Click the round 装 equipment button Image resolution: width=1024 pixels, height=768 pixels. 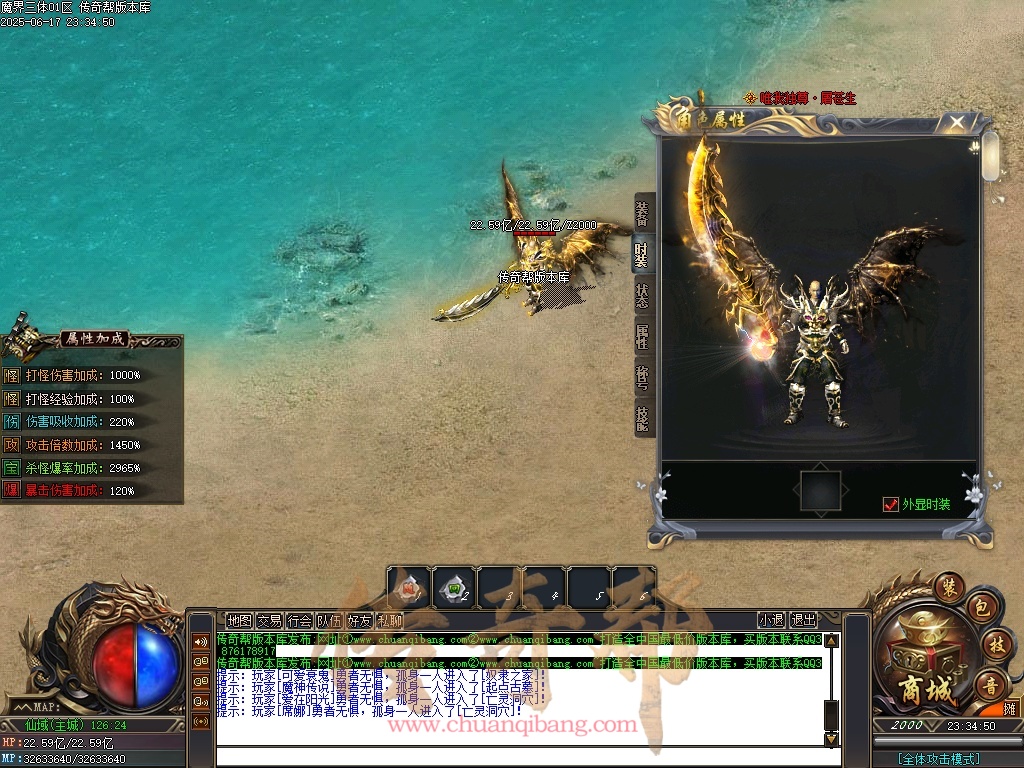[948, 587]
